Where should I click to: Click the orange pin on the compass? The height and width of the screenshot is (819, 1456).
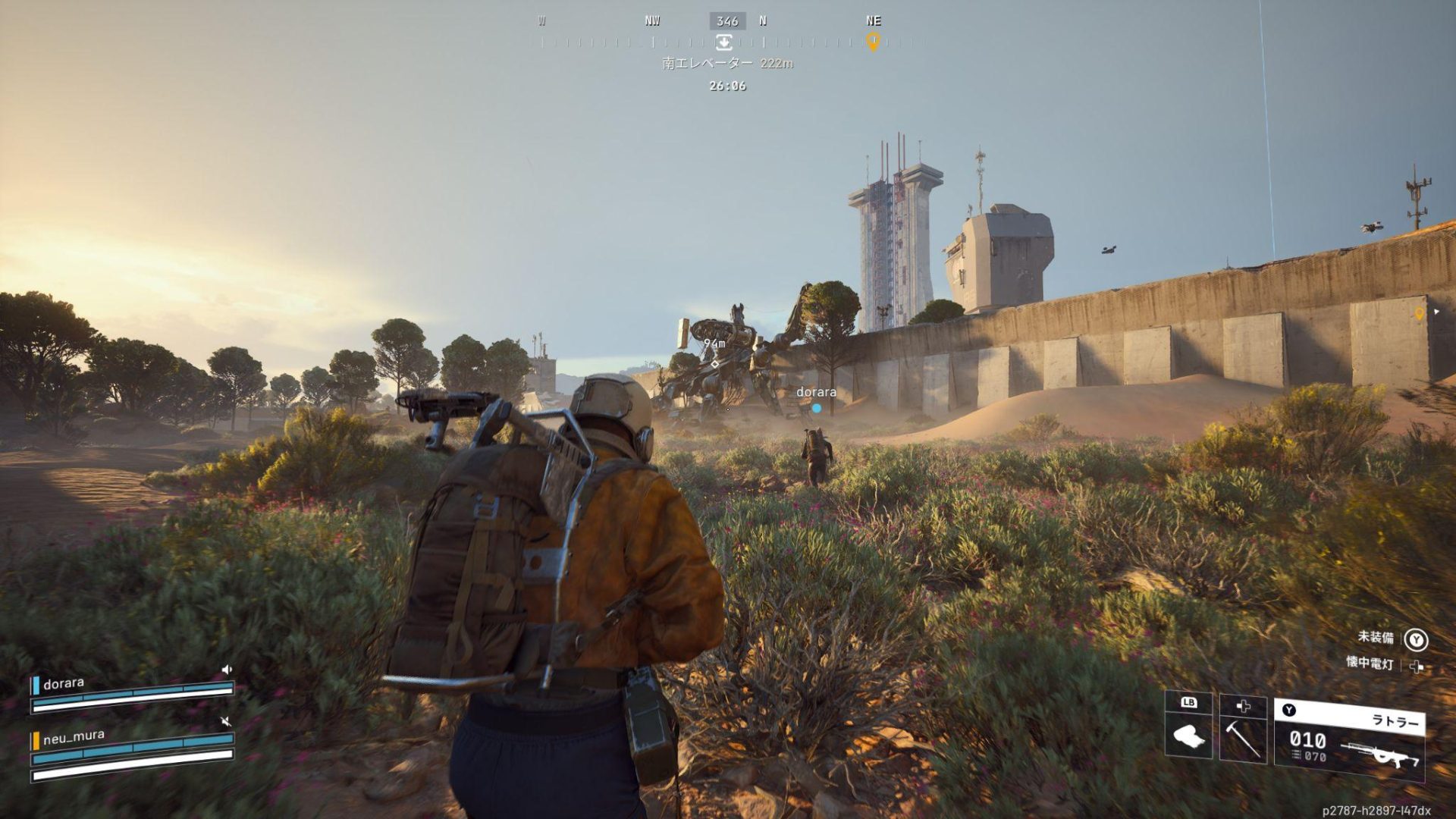pyautogui.click(x=873, y=41)
